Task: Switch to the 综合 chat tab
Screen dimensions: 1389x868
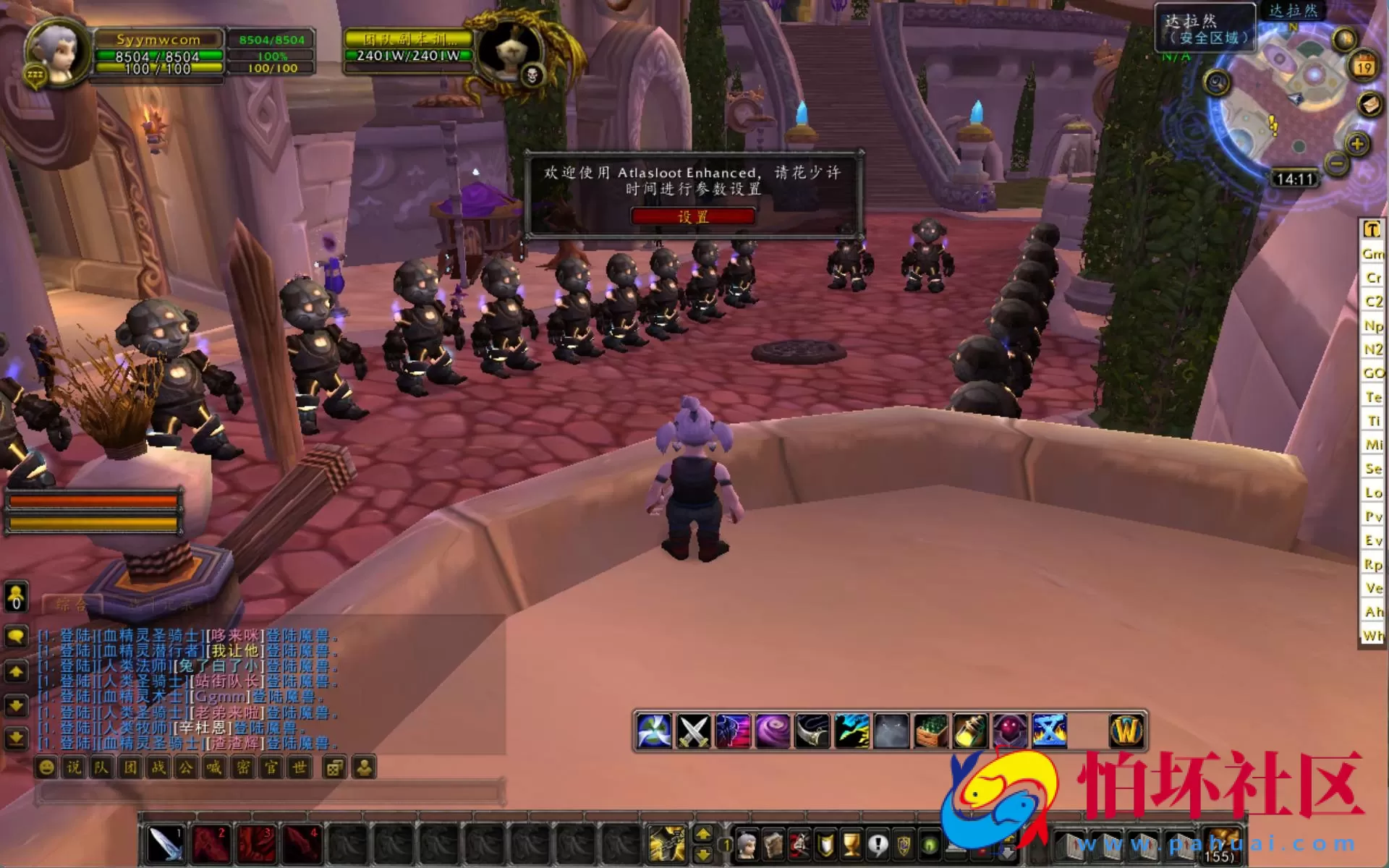Action: 72,605
